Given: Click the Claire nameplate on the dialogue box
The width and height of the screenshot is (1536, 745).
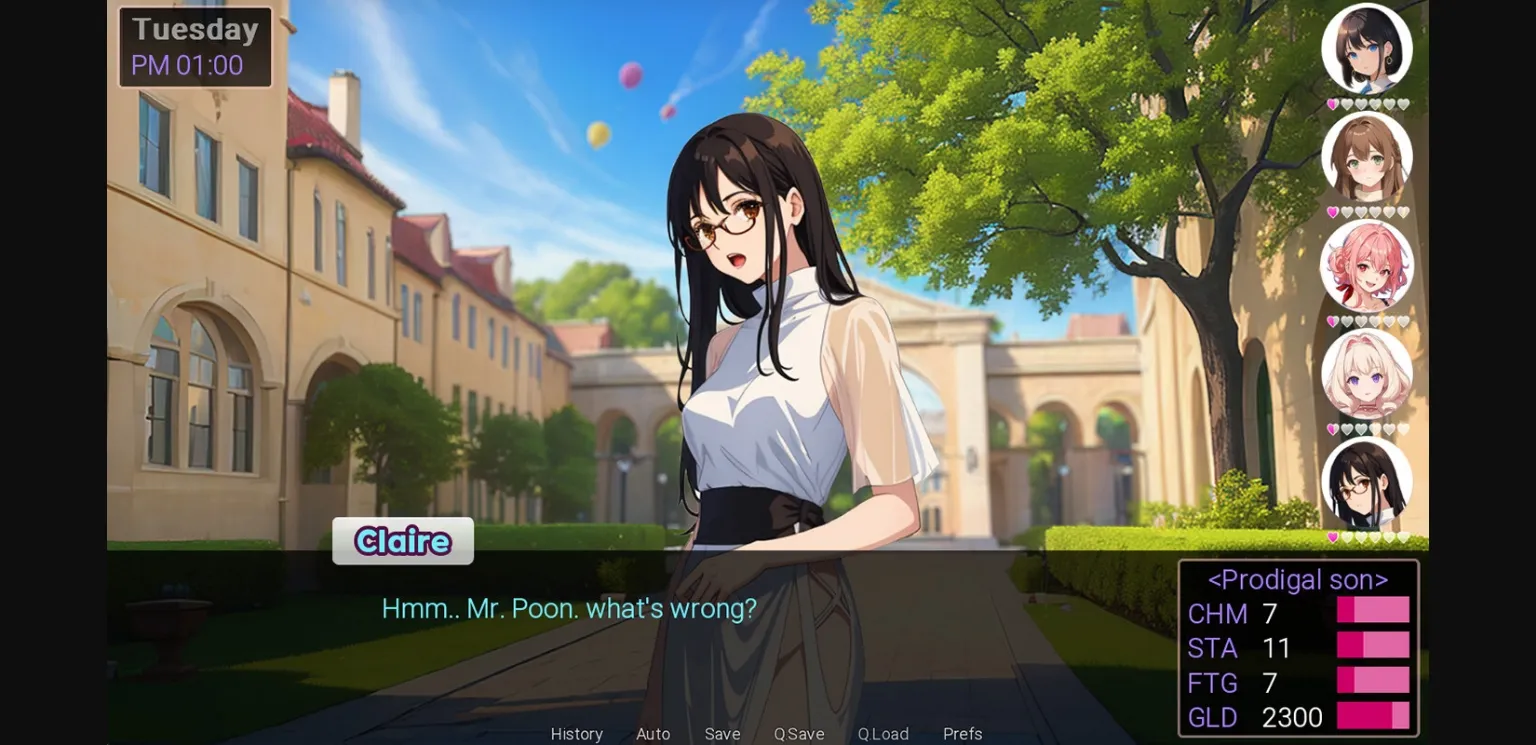Looking at the screenshot, I should tap(402, 541).
